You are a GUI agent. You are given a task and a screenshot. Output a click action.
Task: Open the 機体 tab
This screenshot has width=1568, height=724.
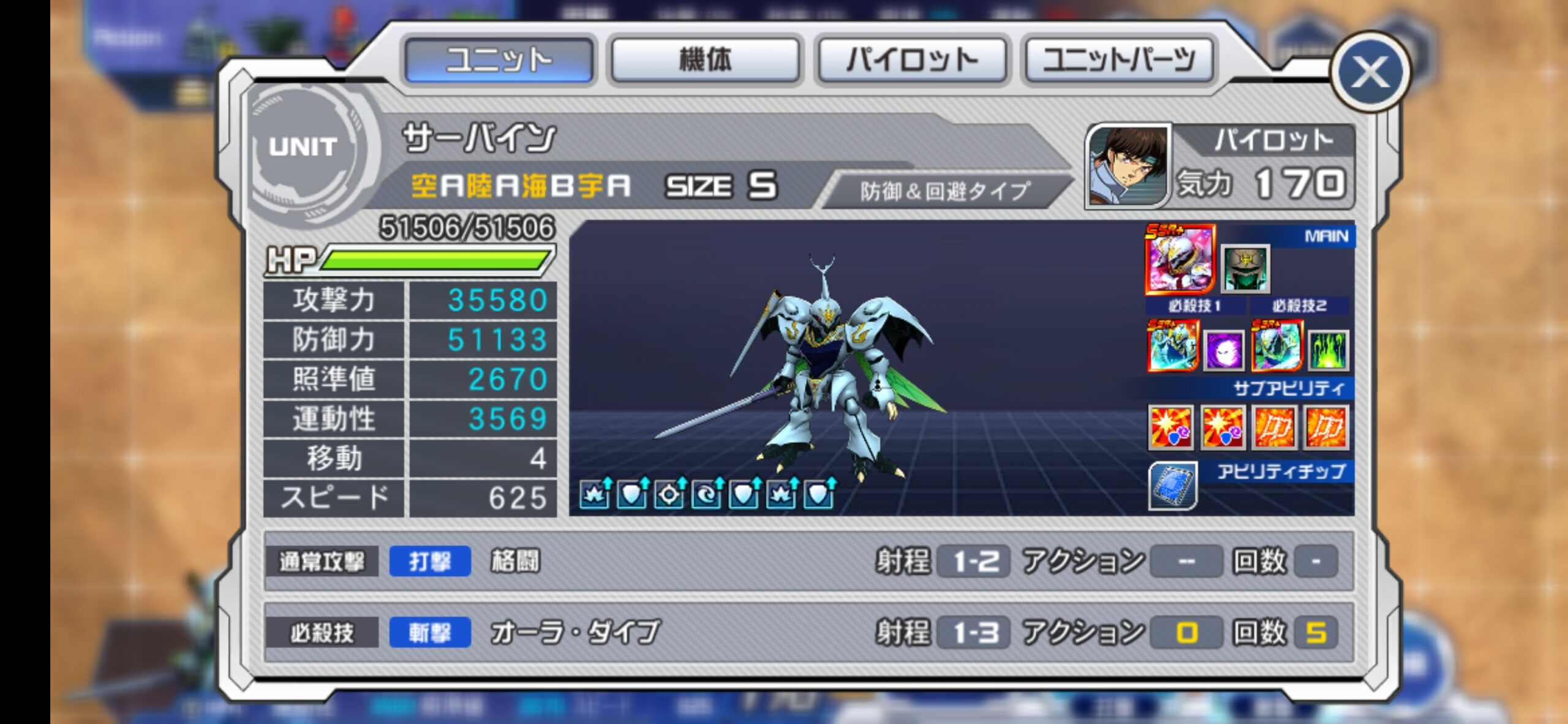pyautogui.click(x=705, y=59)
